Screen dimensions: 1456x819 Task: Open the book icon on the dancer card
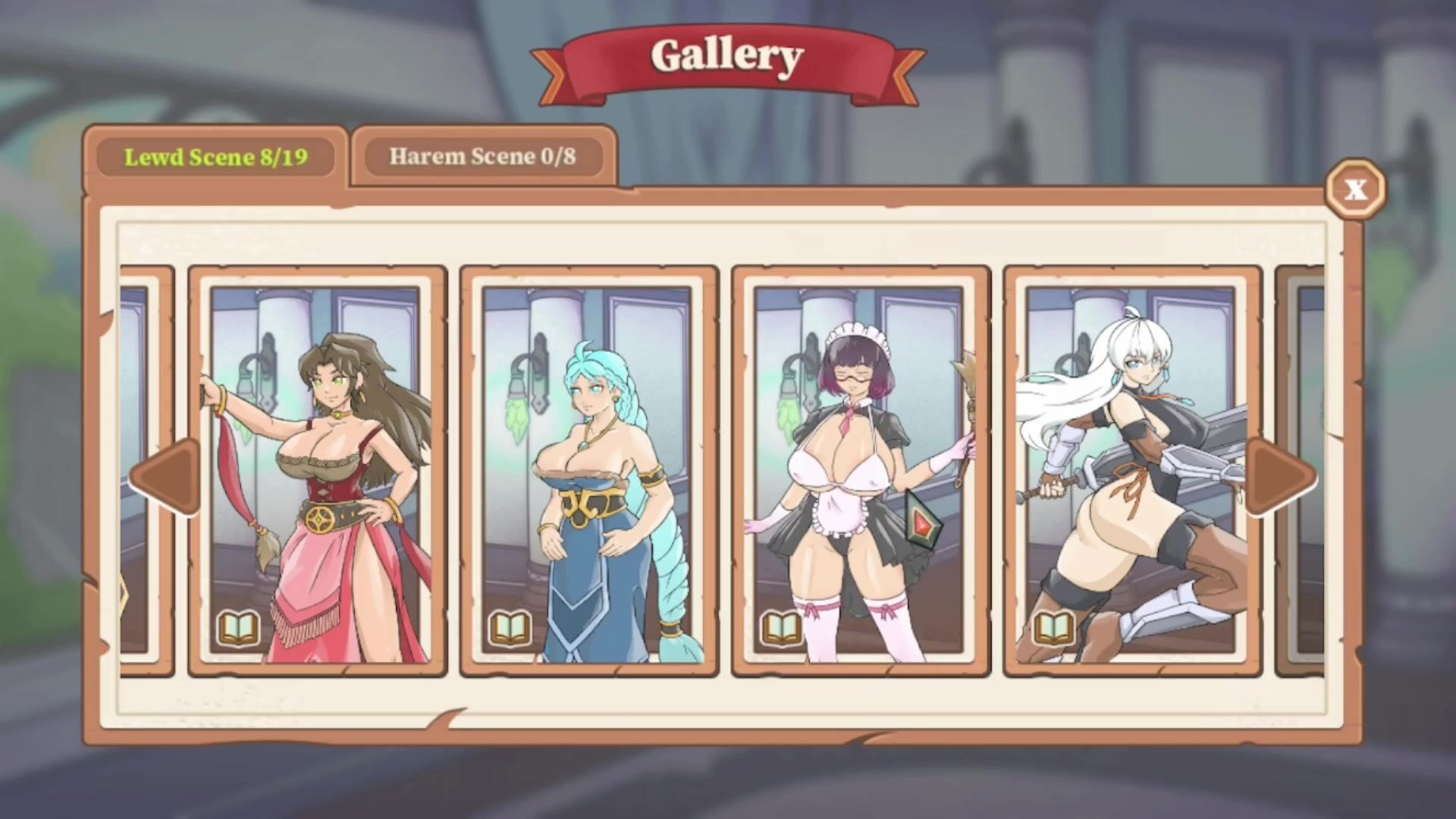[x=239, y=628]
